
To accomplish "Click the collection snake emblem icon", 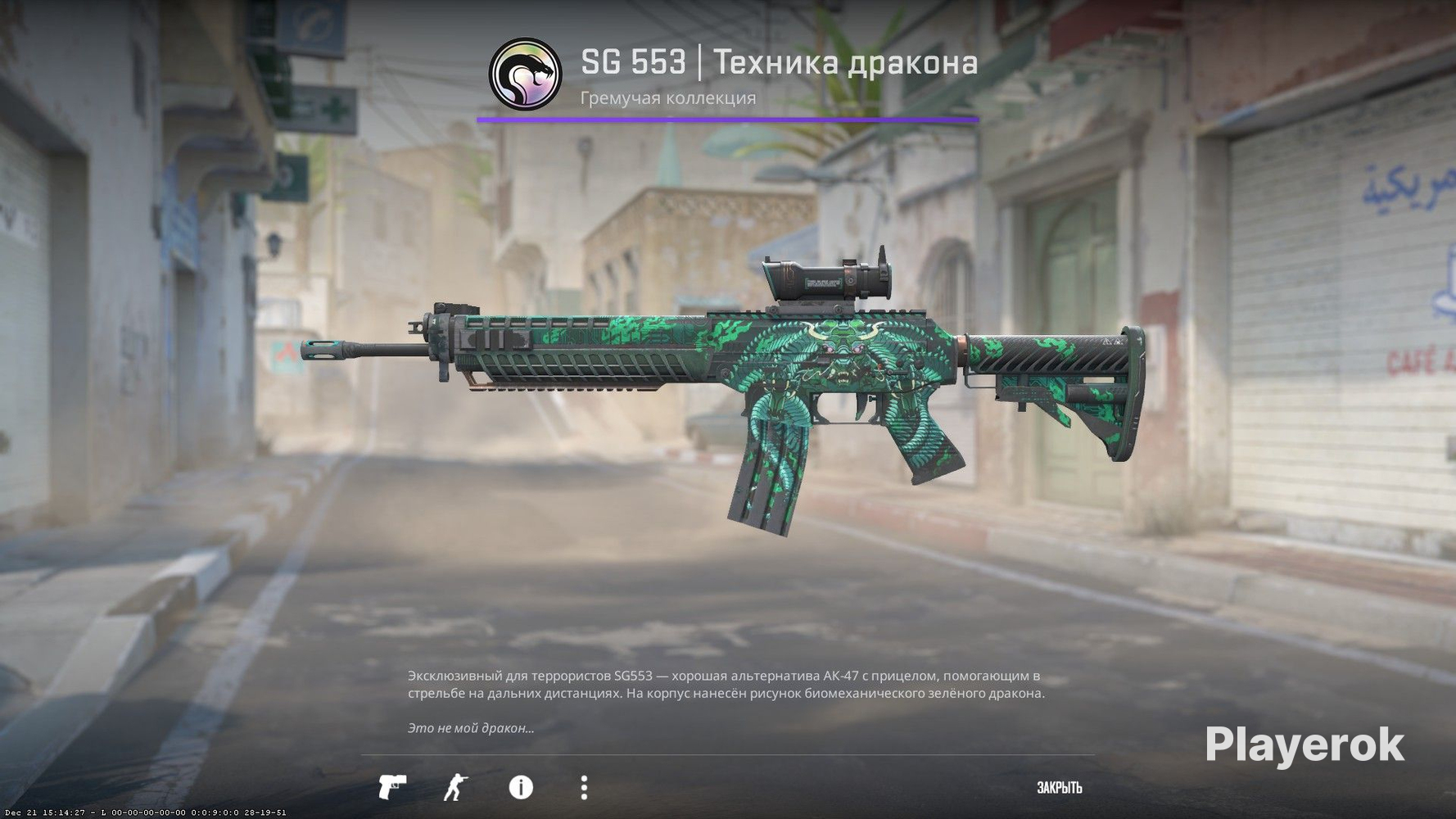I will click(525, 74).
